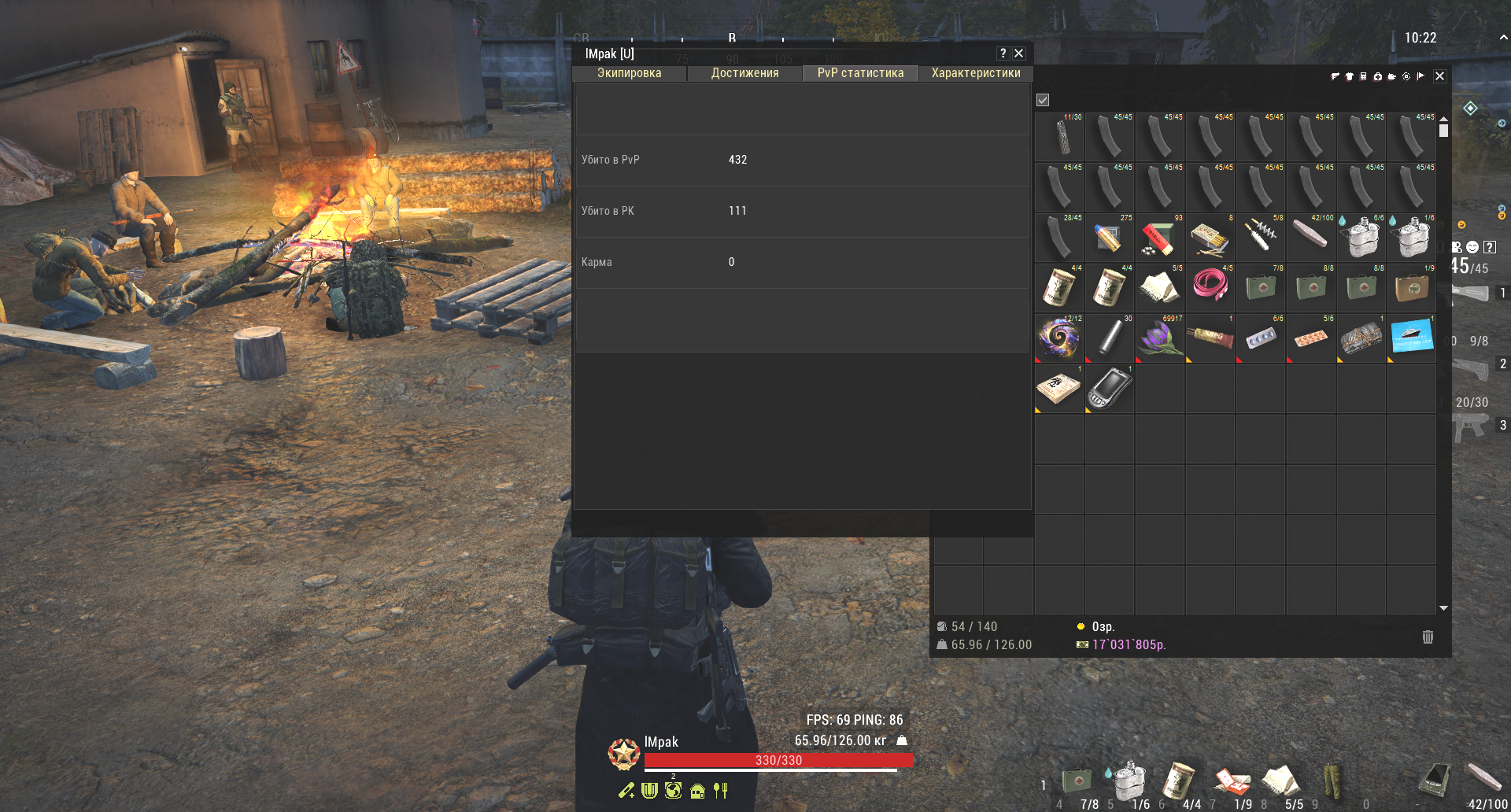Close the inventory panel
This screenshot has width=1511, height=812.
click(x=1439, y=76)
